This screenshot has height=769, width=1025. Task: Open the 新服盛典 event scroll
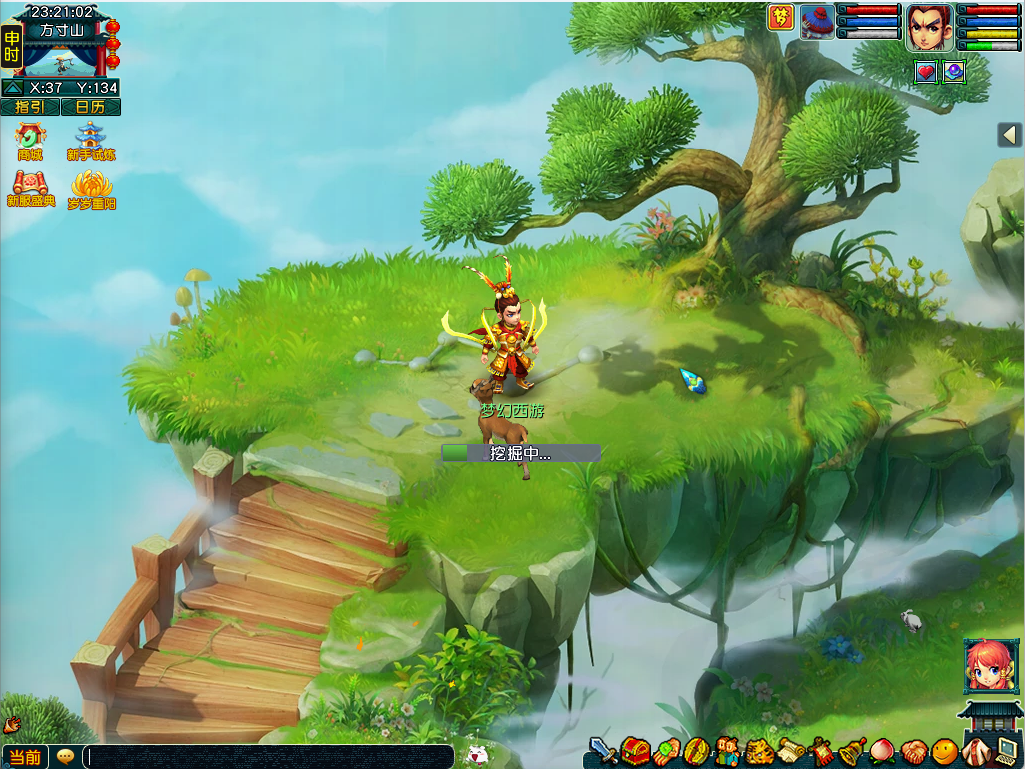30,188
